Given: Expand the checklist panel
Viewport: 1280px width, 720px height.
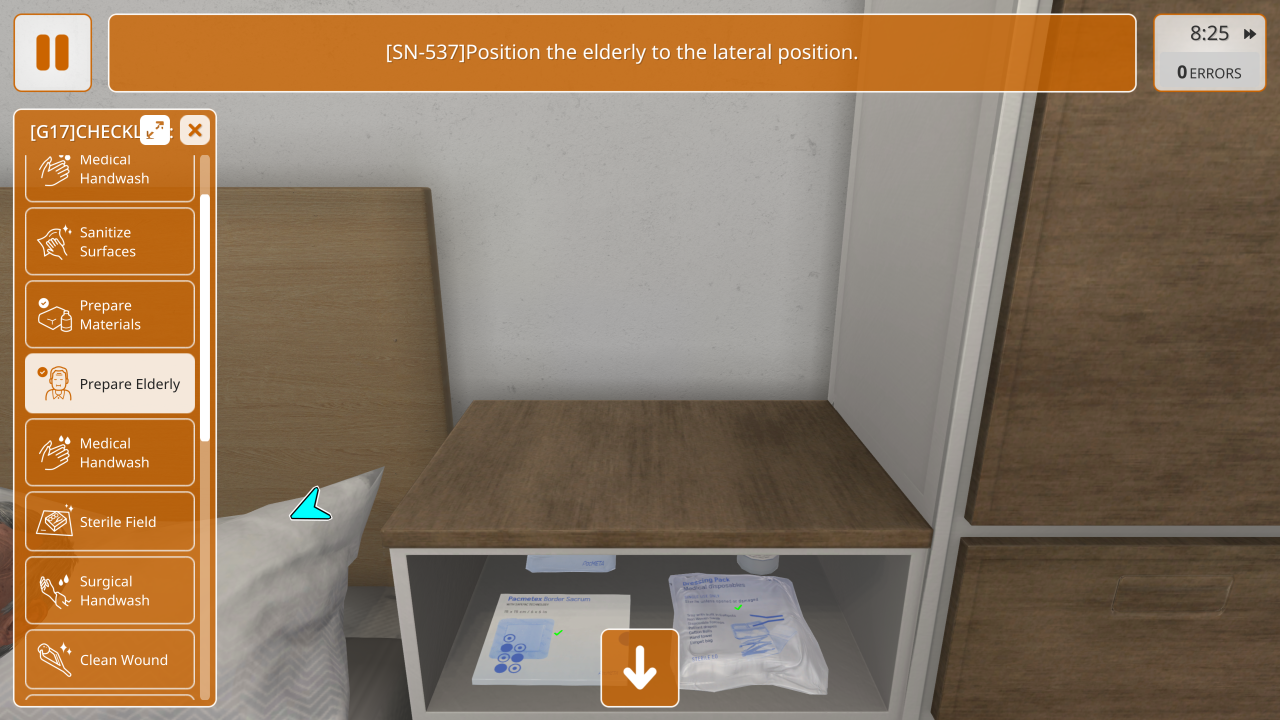Looking at the screenshot, I should [x=155, y=130].
